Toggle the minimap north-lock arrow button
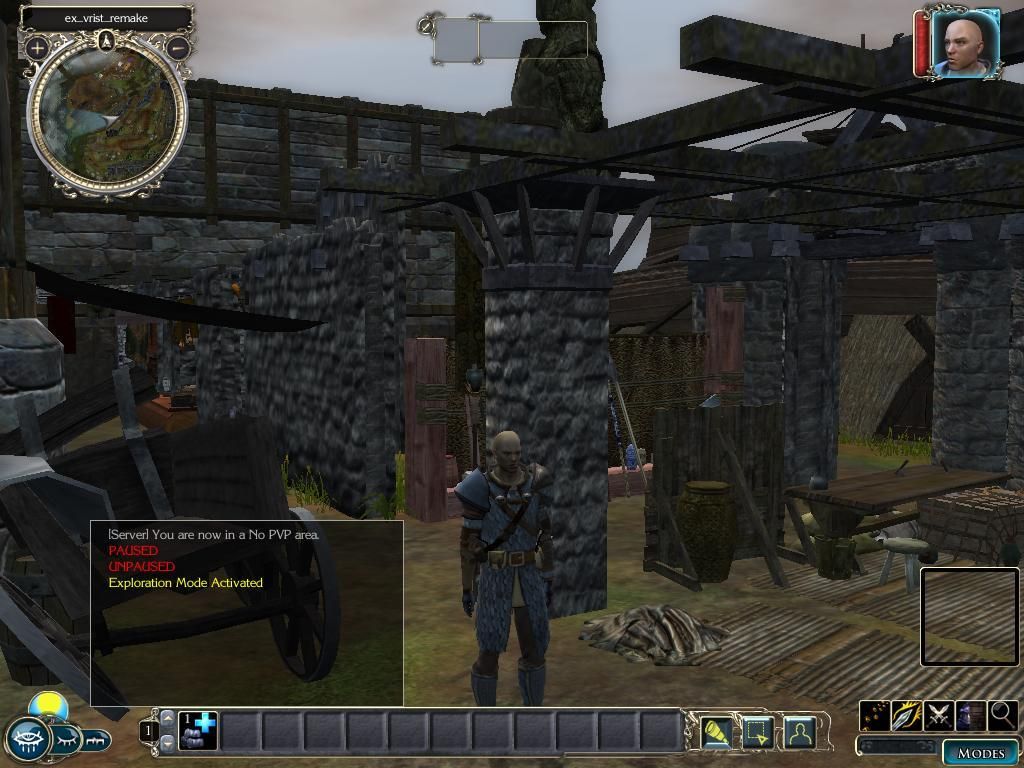Image resolution: width=1024 pixels, height=768 pixels. (x=107, y=41)
